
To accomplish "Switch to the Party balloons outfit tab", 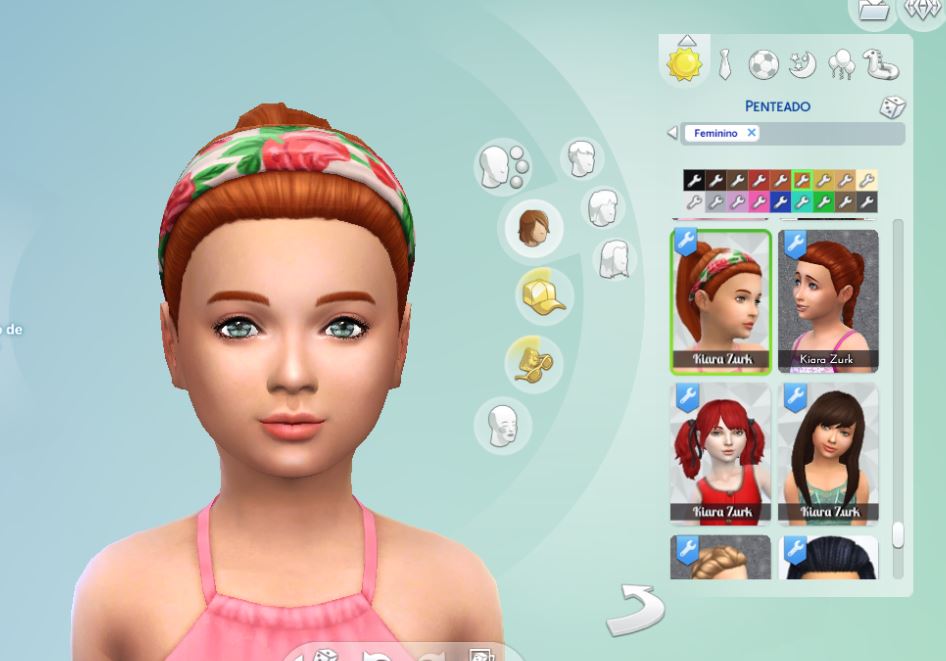I will [841, 66].
